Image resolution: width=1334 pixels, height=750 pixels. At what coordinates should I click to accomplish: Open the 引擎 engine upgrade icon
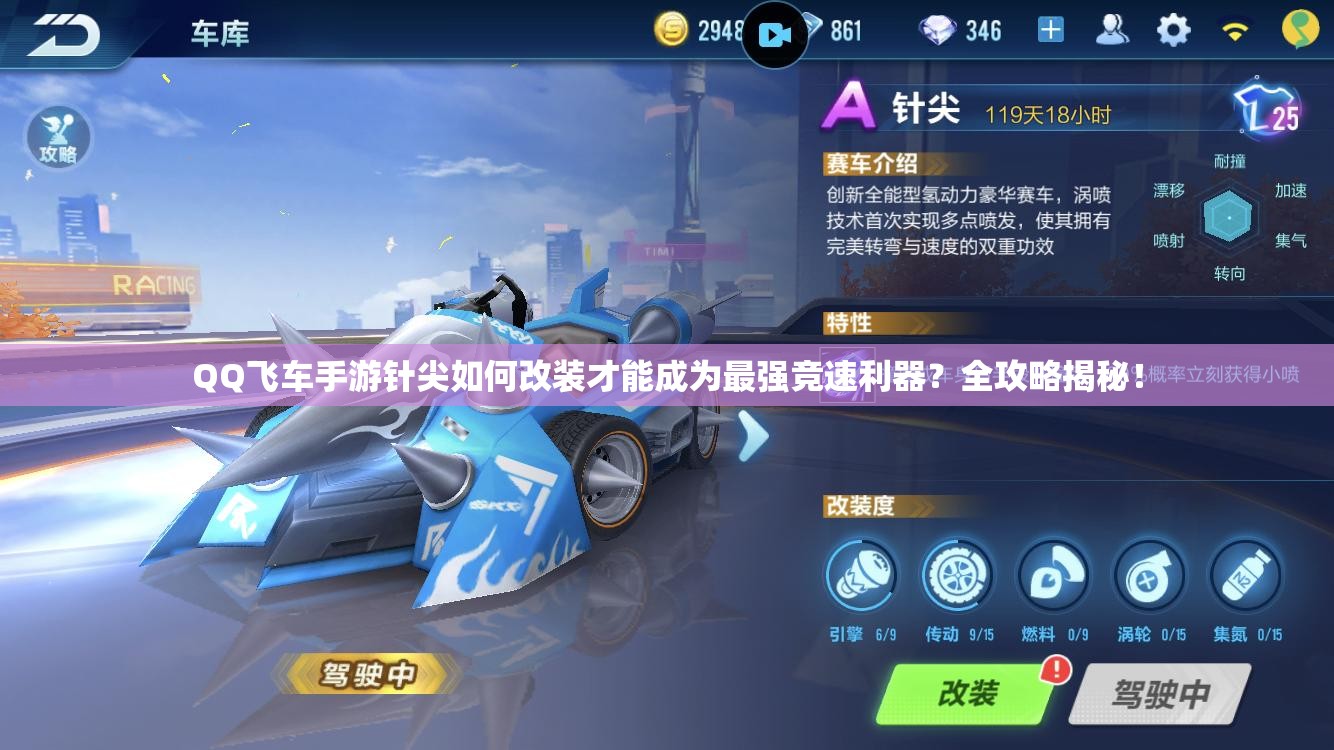click(861, 578)
